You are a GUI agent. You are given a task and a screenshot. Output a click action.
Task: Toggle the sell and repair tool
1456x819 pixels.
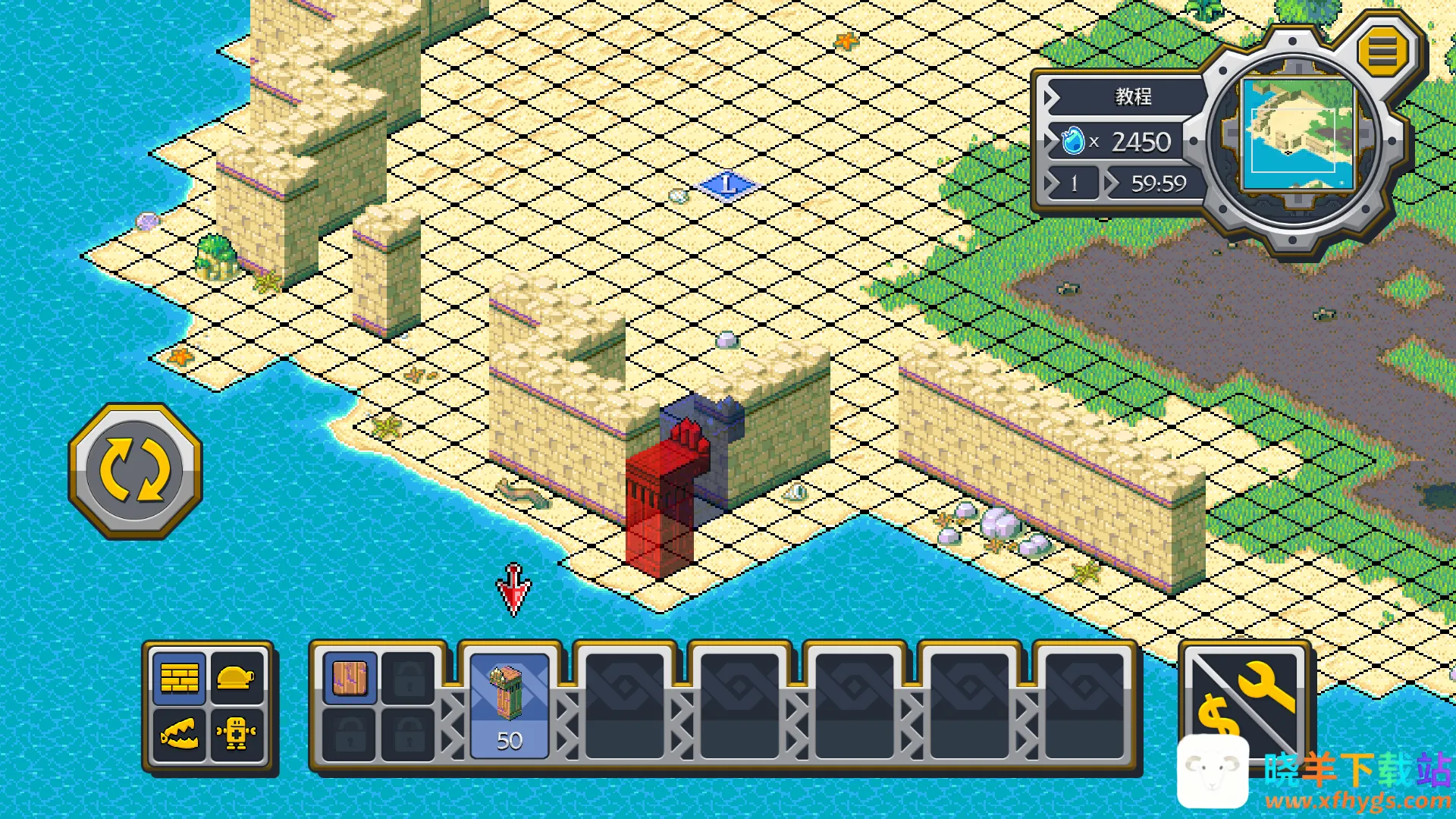point(1244,700)
